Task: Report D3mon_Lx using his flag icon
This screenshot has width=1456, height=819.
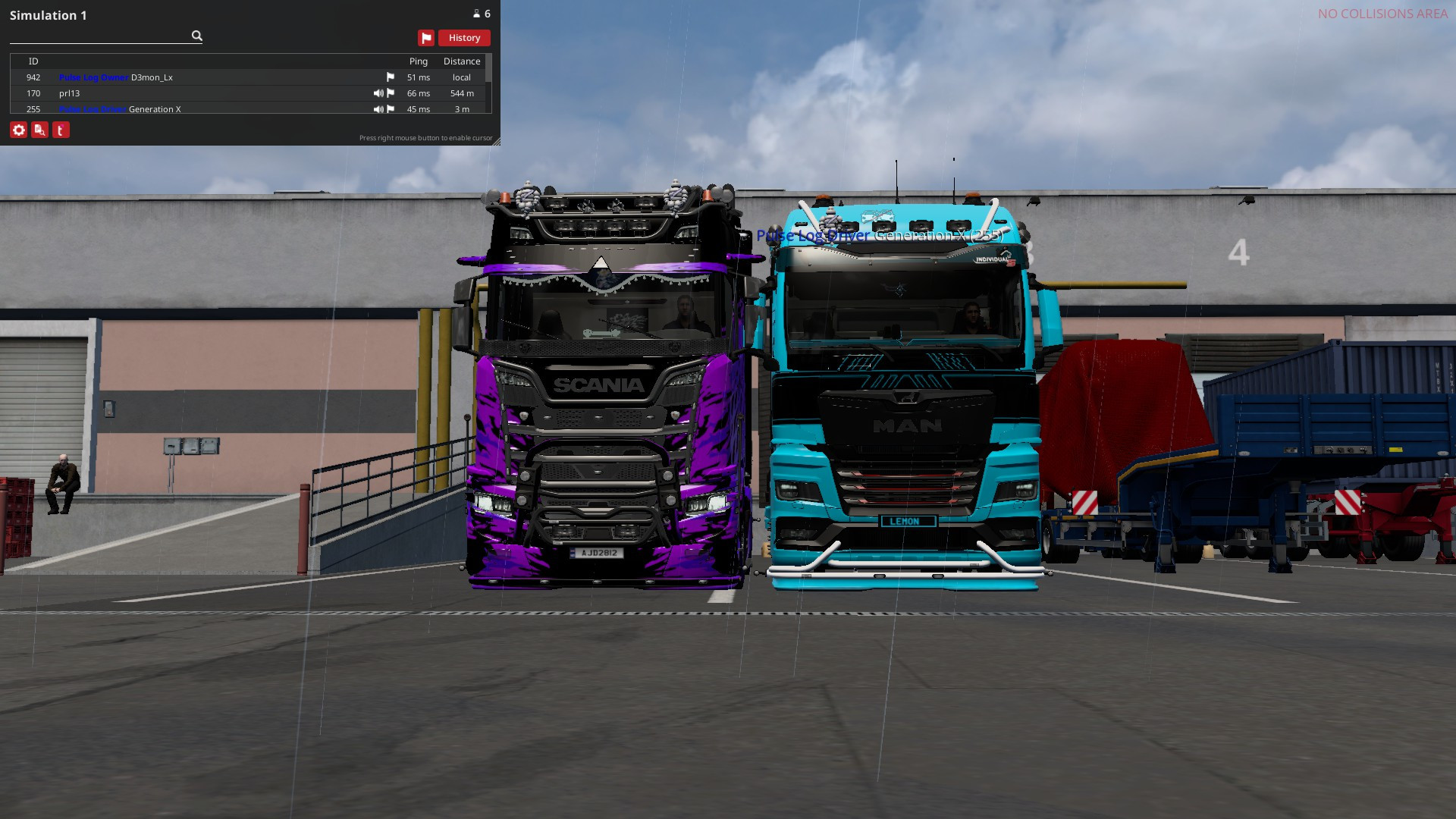Action: [x=391, y=77]
